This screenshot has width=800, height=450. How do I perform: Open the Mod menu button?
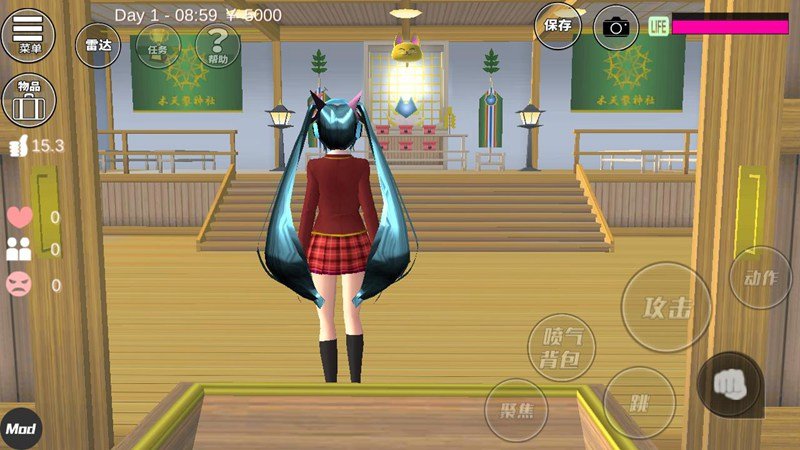pyautogui.click(x=21, y=429)
